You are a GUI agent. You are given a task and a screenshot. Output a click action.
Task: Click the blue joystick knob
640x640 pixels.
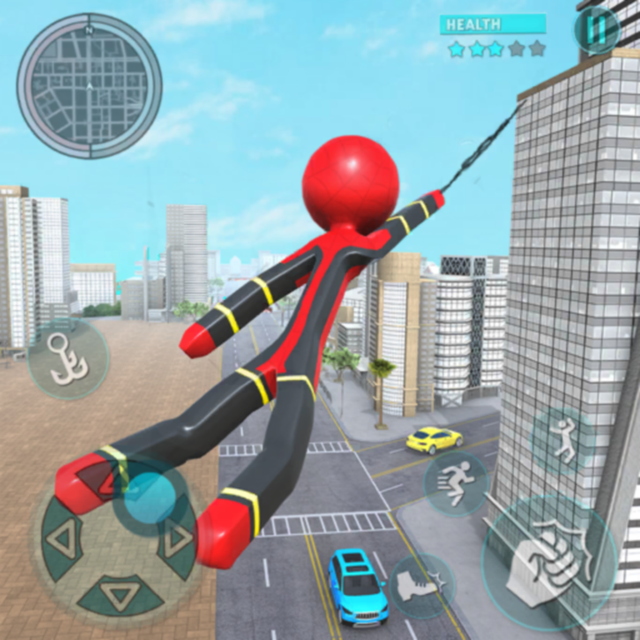click(150, 495)
